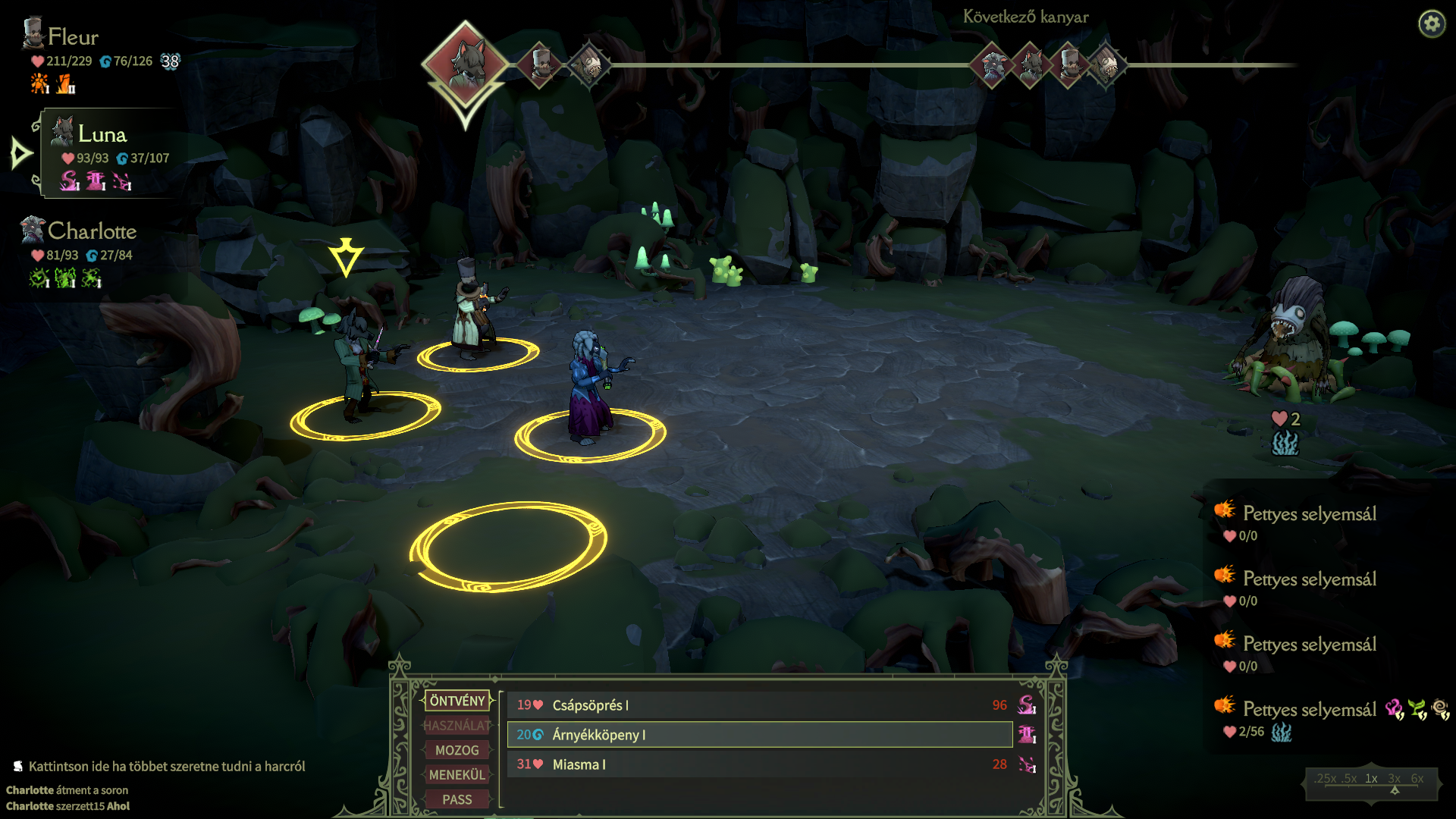Select the Árnyékköpeny I spell
The height and width of the screenshot is (819, 1456).
pyautogui.click(x=758, y=735)
